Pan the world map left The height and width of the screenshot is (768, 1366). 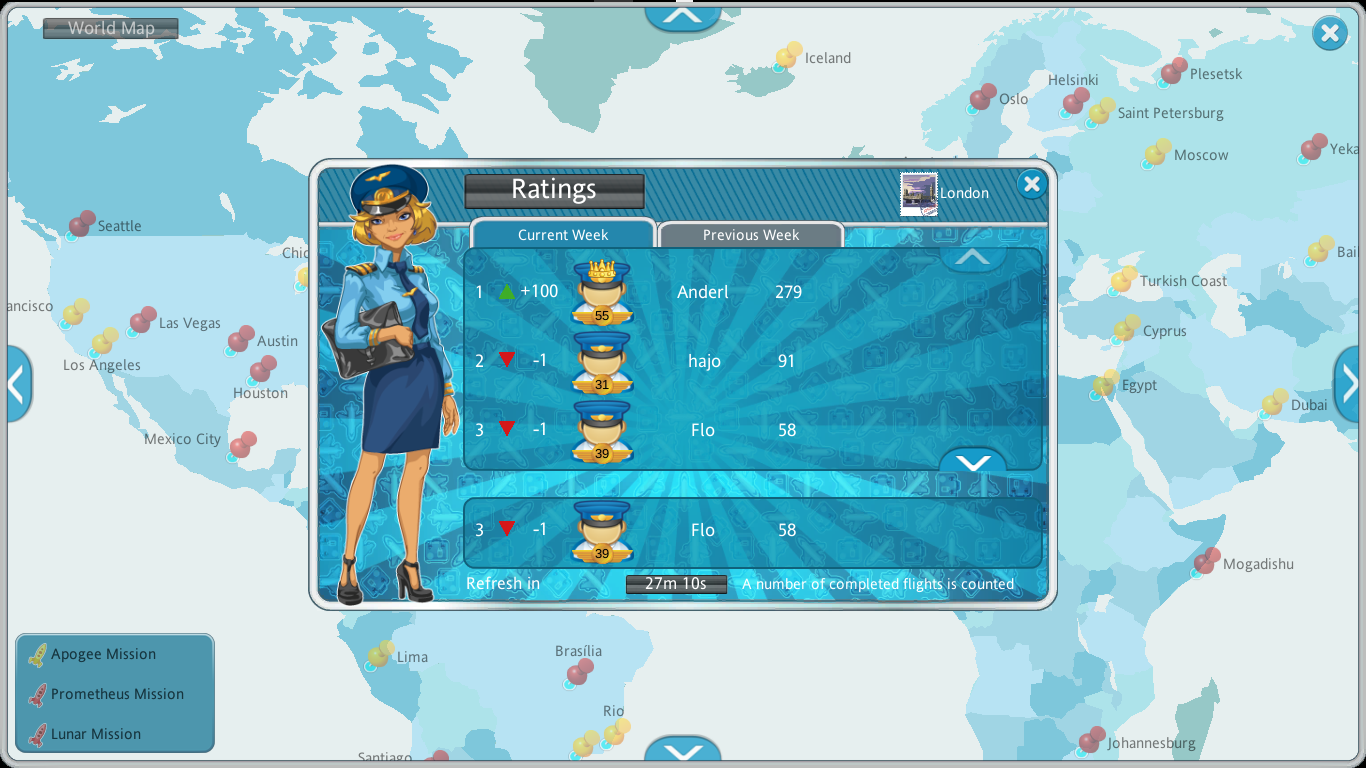[17, 383]
